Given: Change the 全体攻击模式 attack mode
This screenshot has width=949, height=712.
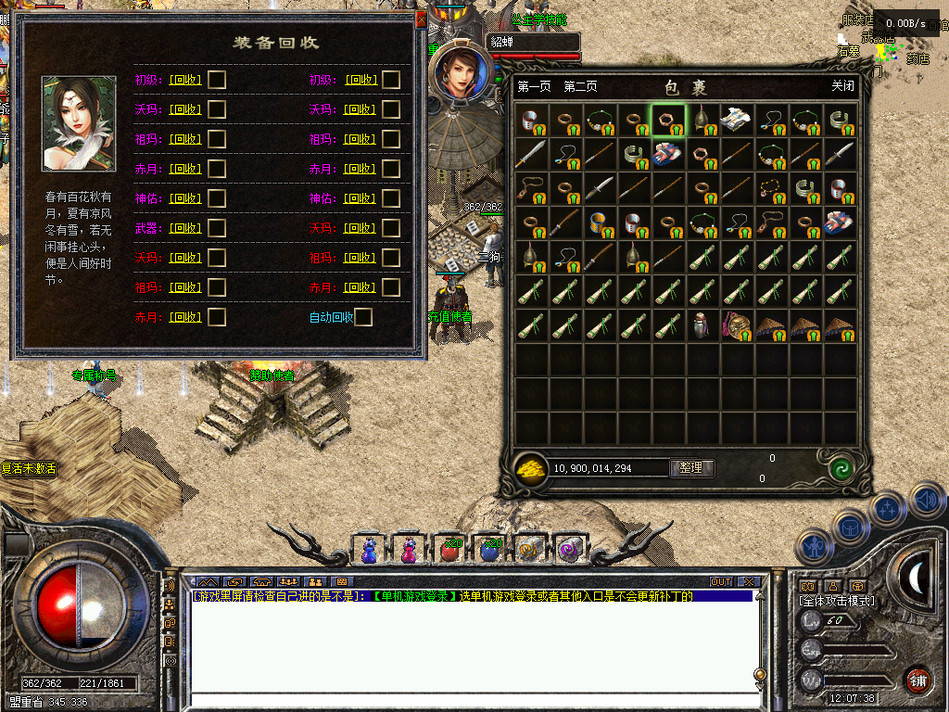Looking at the screenshot, I should (836, 601).
